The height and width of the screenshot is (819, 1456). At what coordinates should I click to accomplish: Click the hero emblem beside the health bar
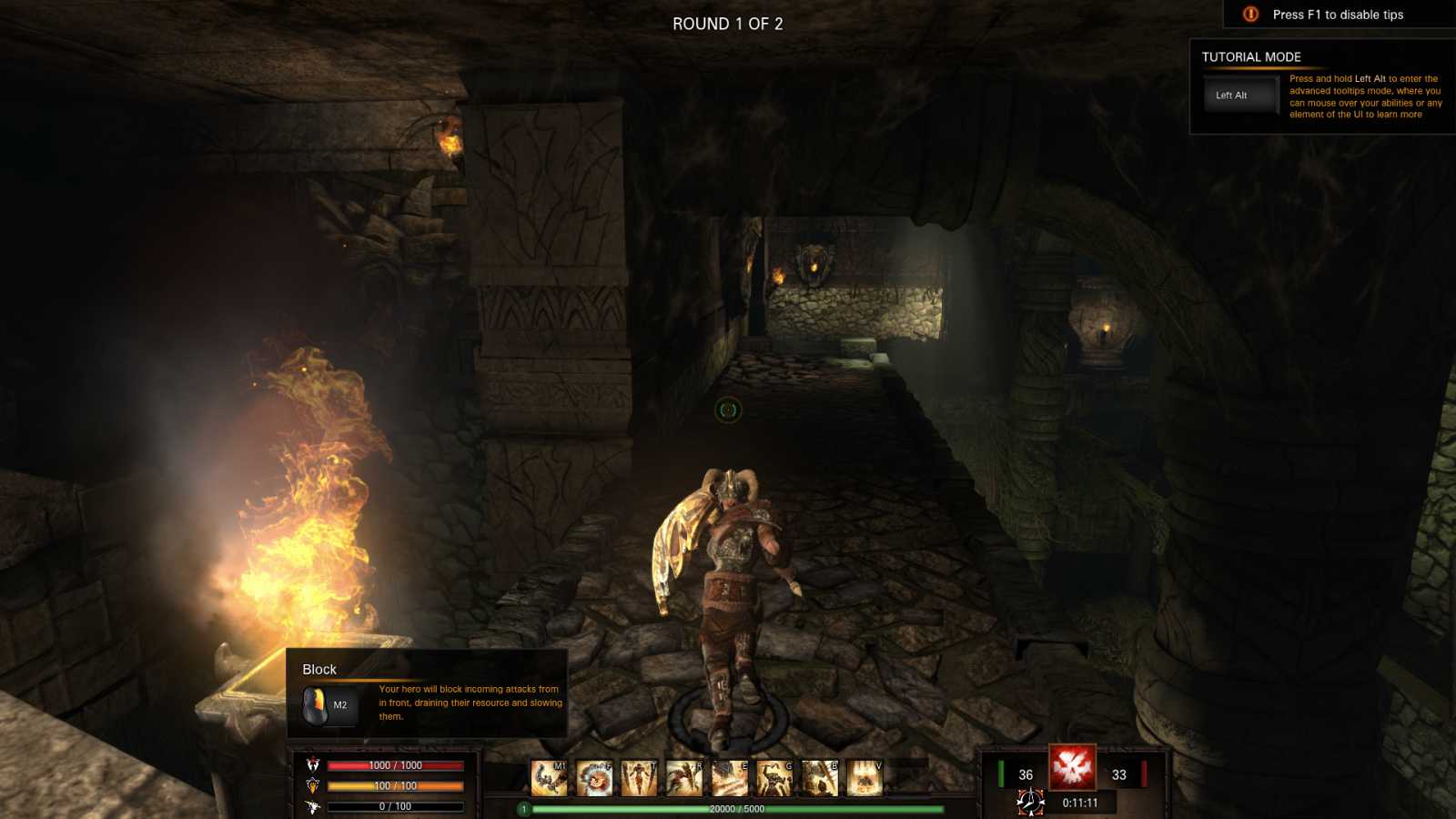coord(314,765)
